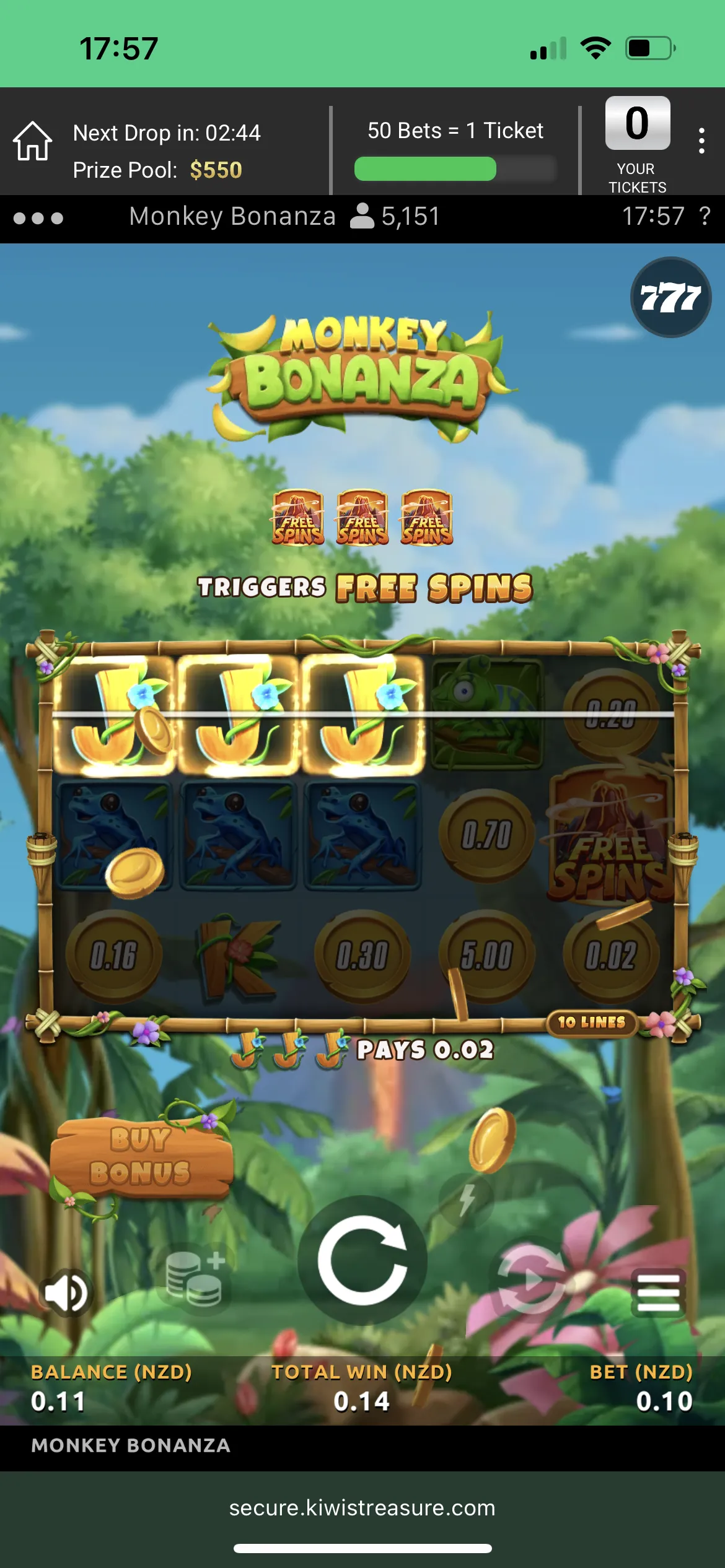Image resolution: width=725 pixels, height=1568 pixels.
Task: Open the coin stack bet settings
Action: 195,1278
